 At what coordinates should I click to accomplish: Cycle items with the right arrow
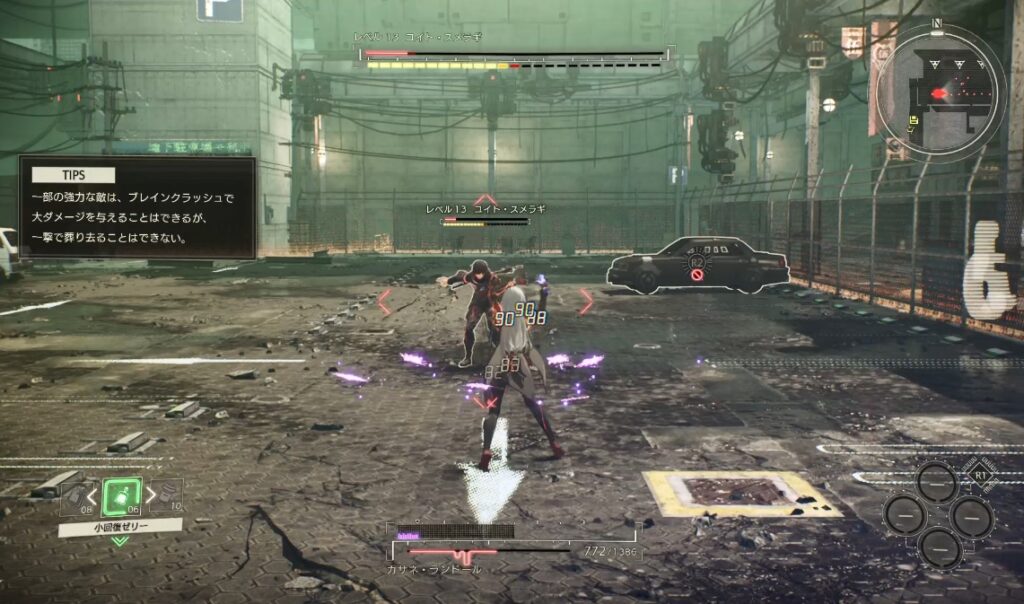(151, 494)
